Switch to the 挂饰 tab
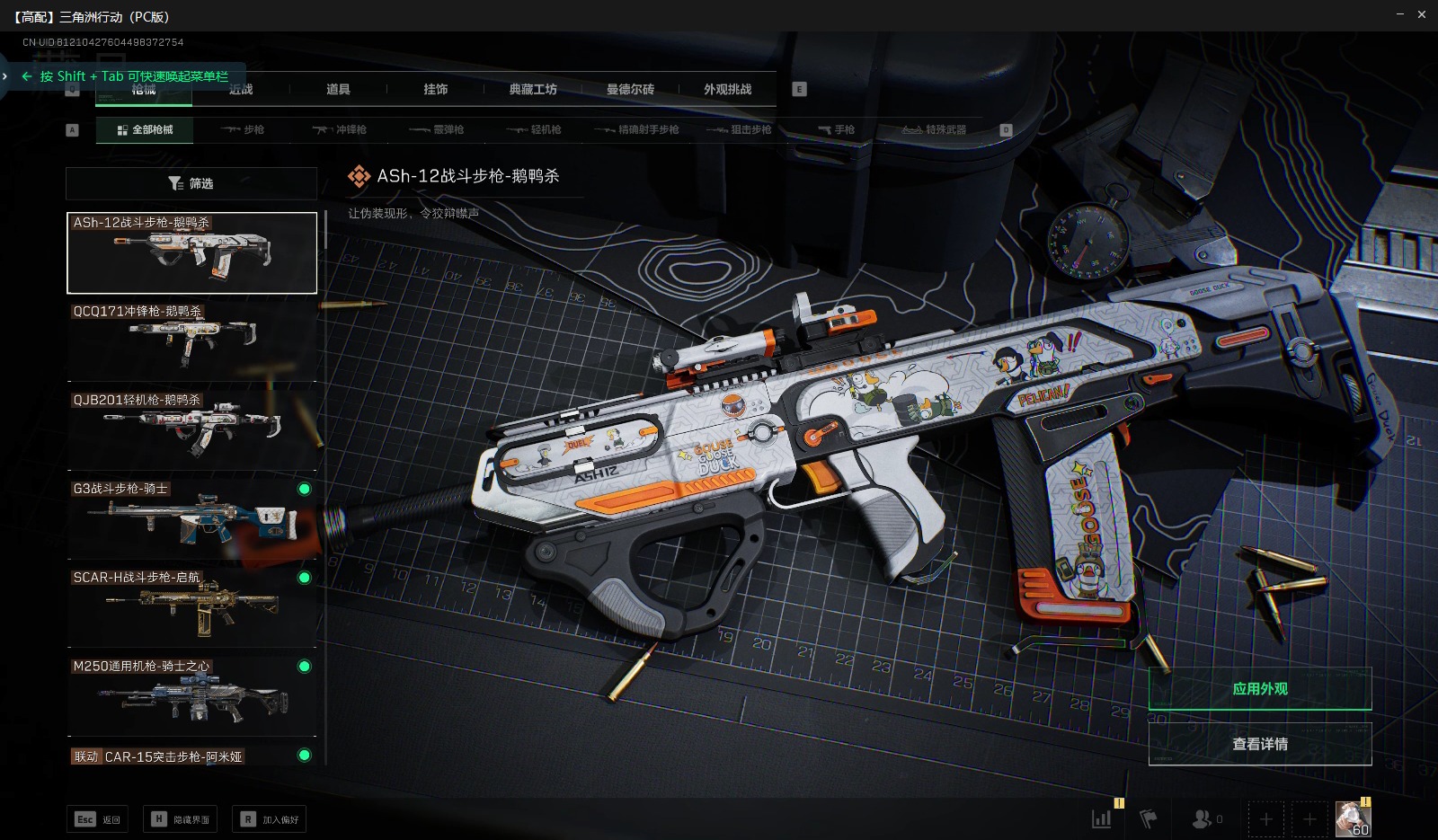This screenshot has width=1438, height=840. (436, 89)
